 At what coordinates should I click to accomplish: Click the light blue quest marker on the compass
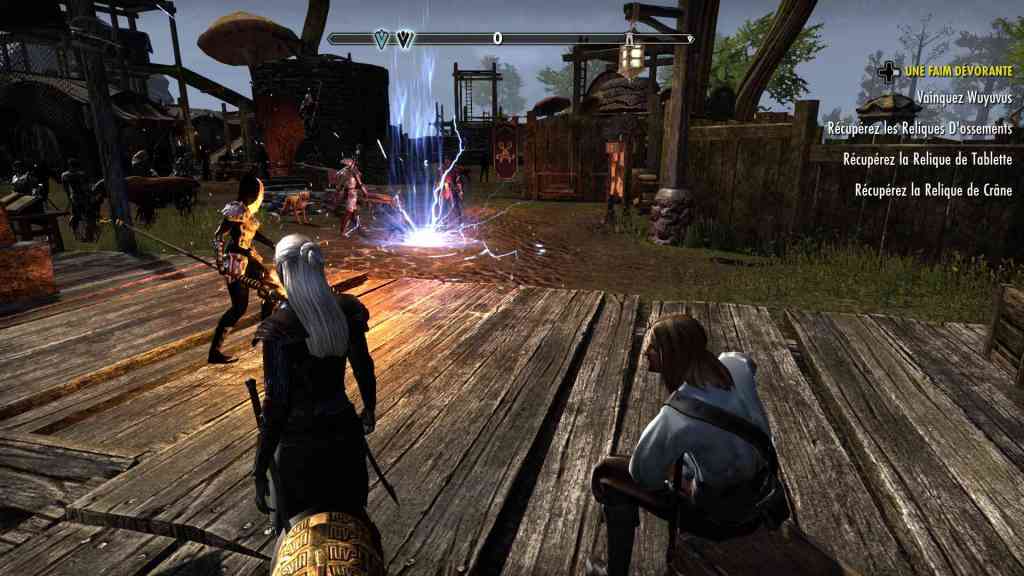[x=380, y=39]
